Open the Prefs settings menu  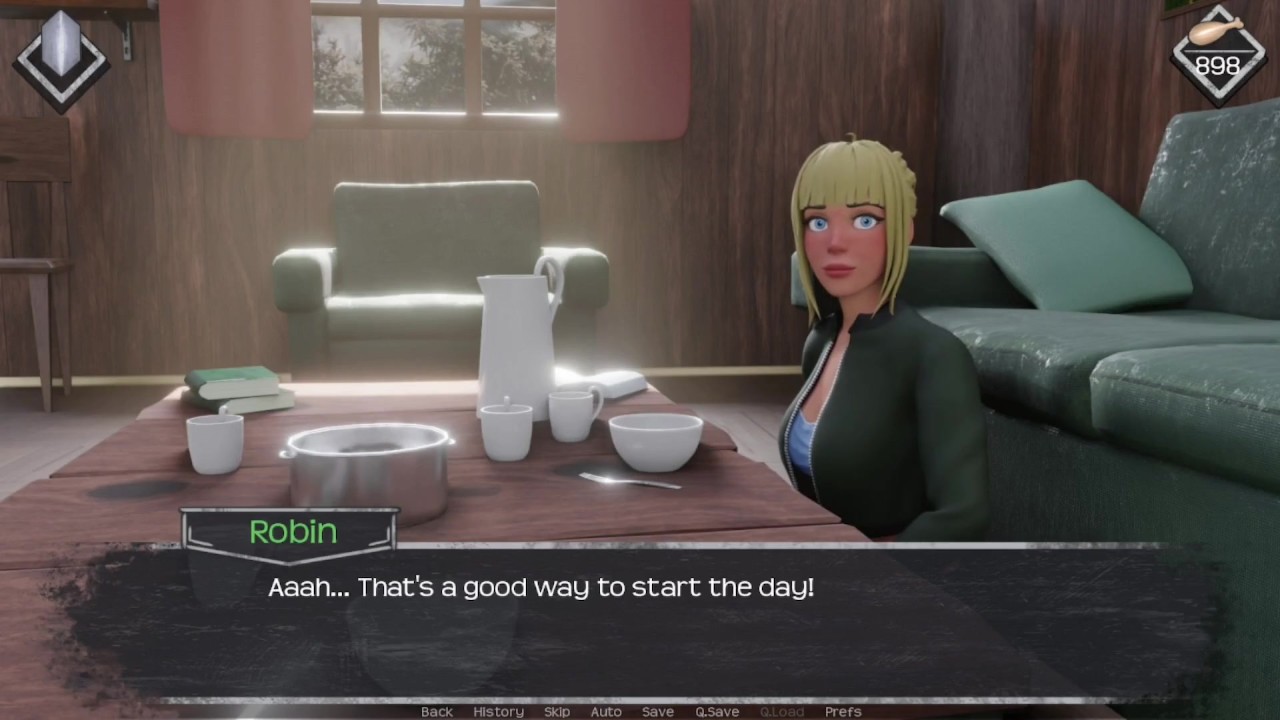843,711
